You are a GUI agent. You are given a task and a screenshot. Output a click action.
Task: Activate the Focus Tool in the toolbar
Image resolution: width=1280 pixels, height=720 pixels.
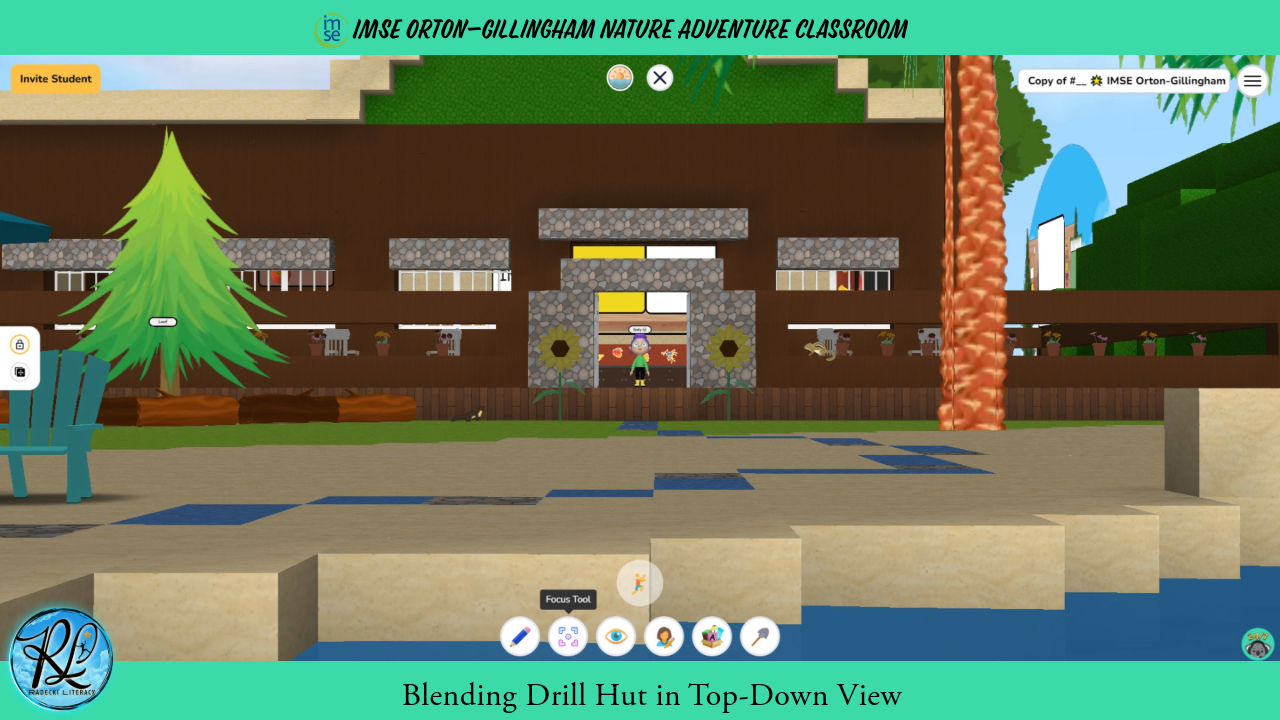568,636
